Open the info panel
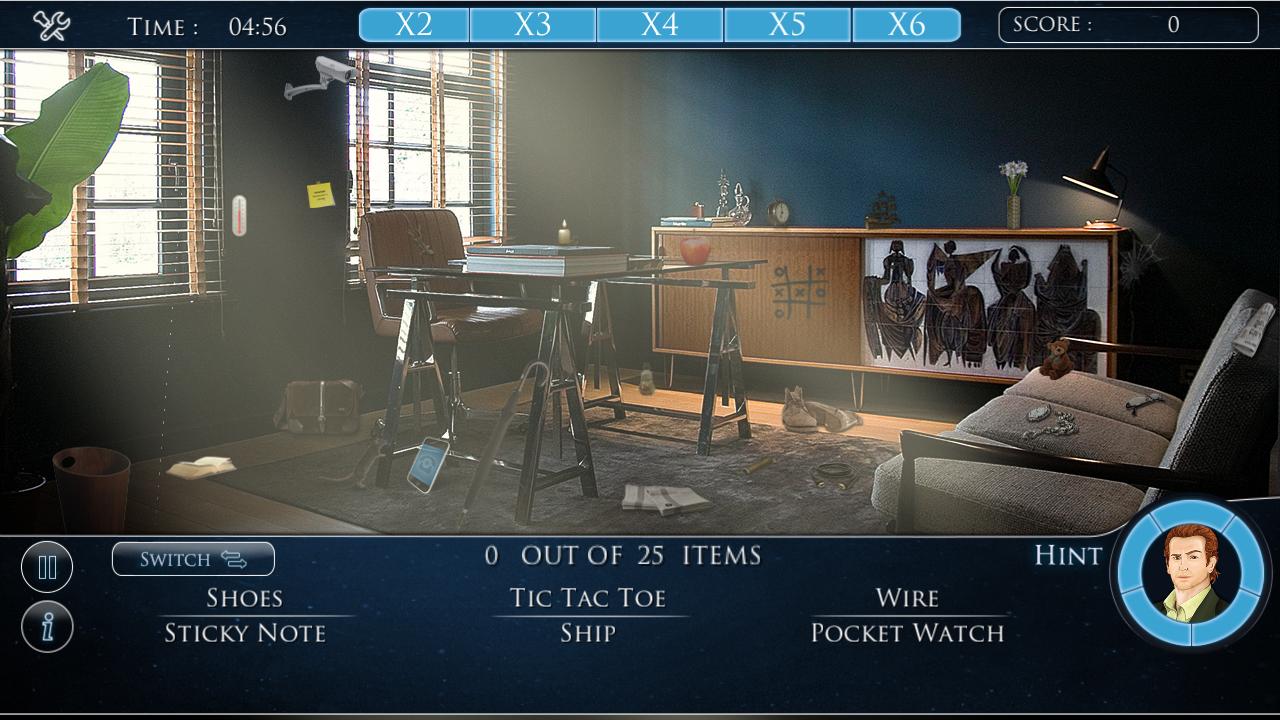The width and height of the screenshot is (1280, 720). point(46,625)
